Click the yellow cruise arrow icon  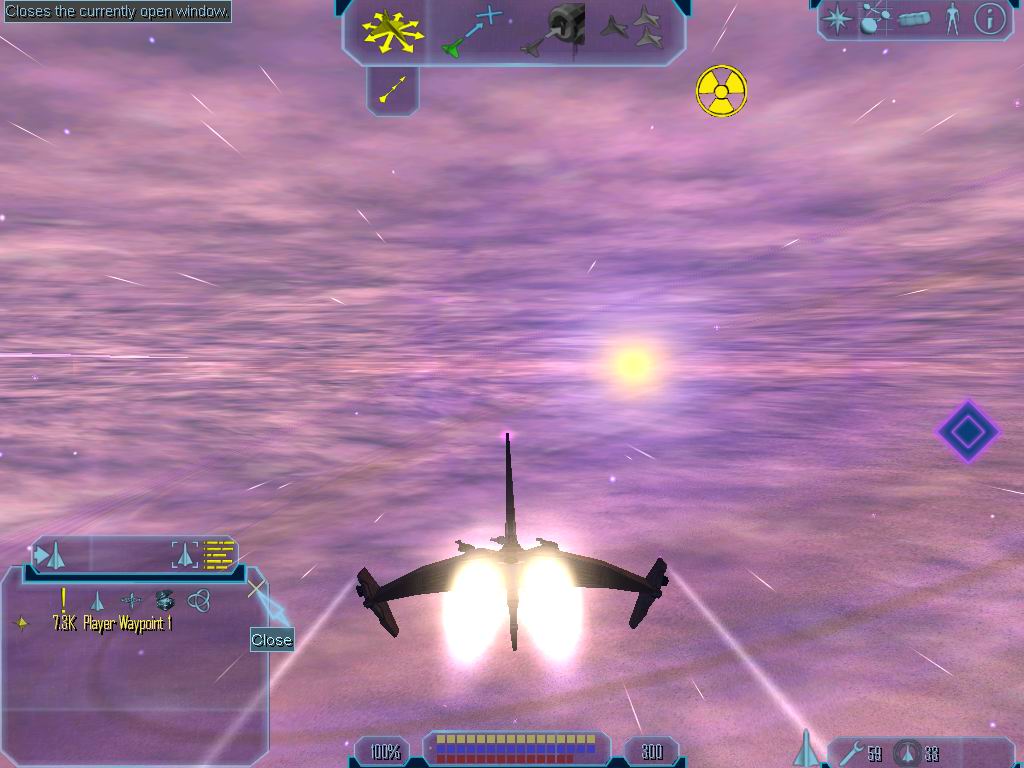pos(393,91)
